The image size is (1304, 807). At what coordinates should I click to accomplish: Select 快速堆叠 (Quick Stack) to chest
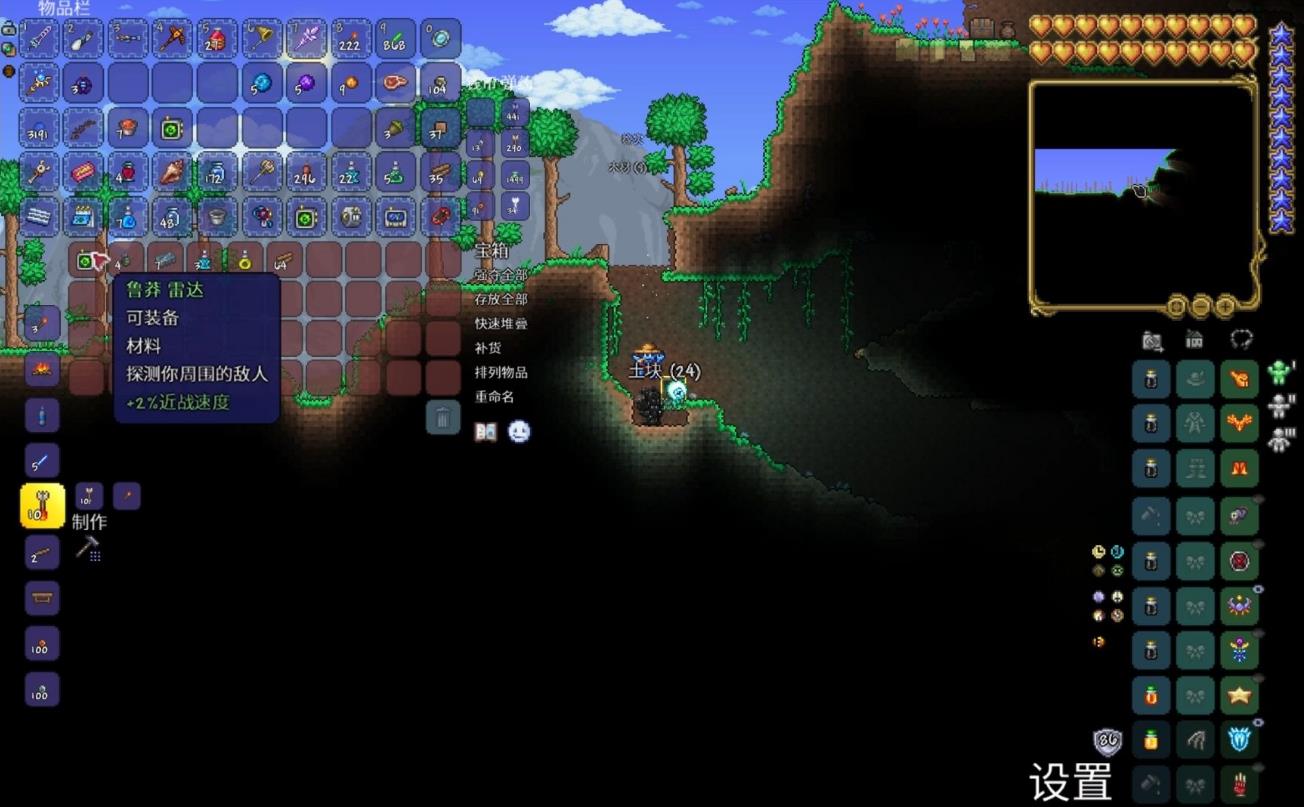501,324
